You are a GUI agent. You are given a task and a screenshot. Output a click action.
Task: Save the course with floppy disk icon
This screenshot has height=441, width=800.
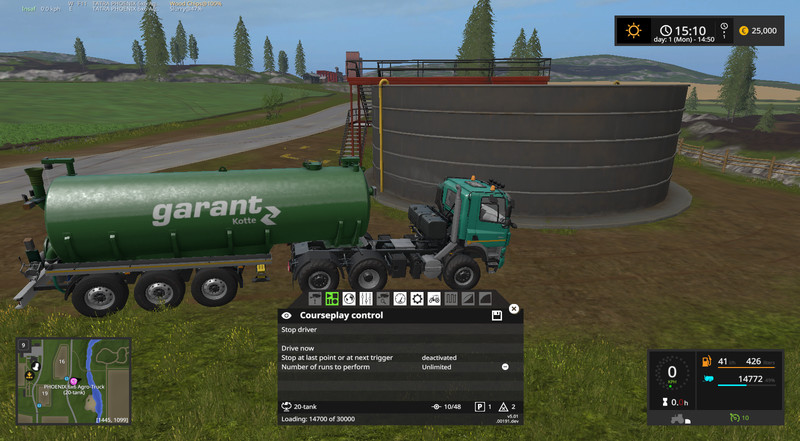(x=496, y=316)
